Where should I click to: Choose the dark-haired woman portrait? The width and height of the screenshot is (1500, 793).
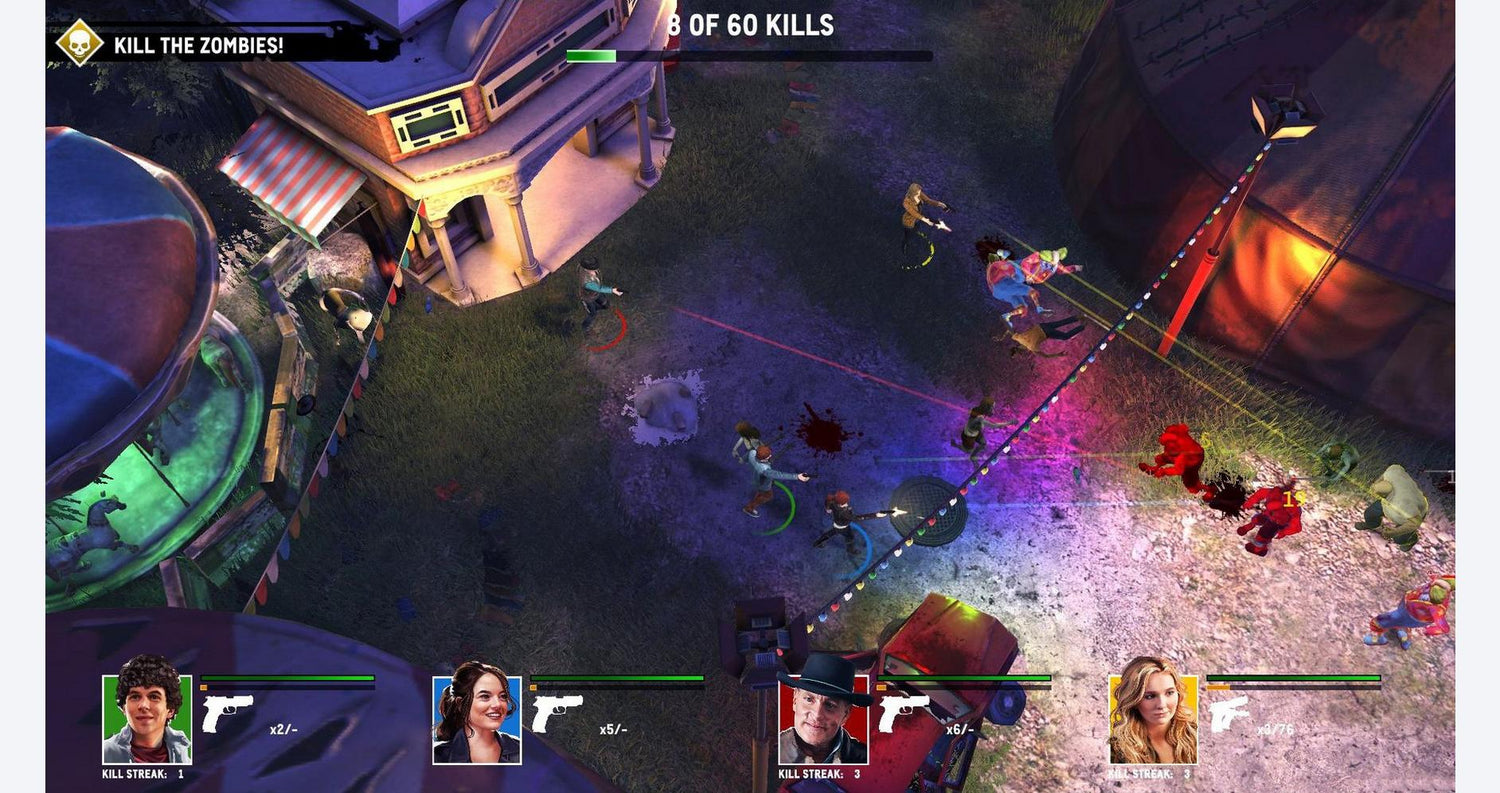pos(477,719)
